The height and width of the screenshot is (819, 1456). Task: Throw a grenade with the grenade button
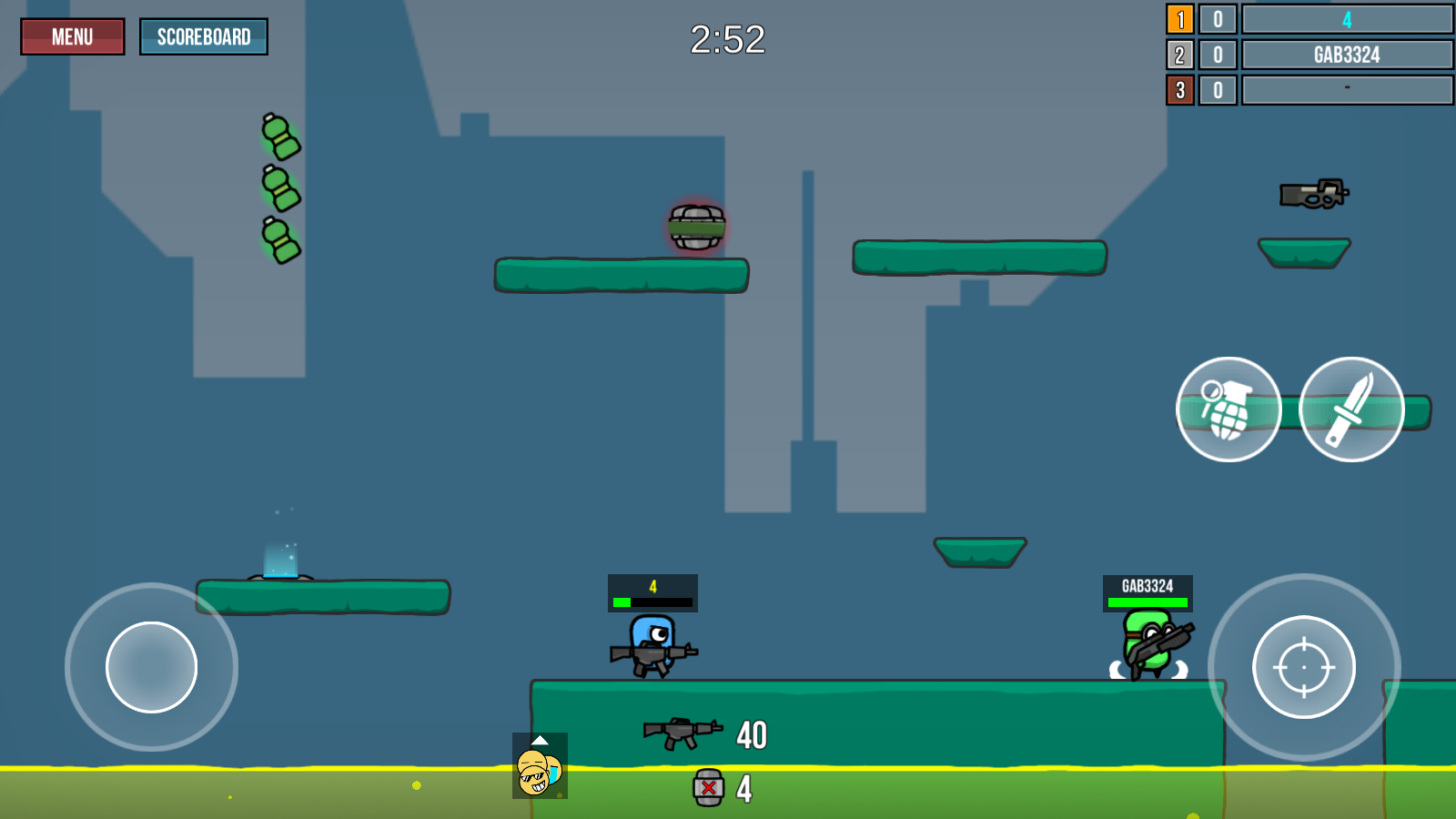1228,409
